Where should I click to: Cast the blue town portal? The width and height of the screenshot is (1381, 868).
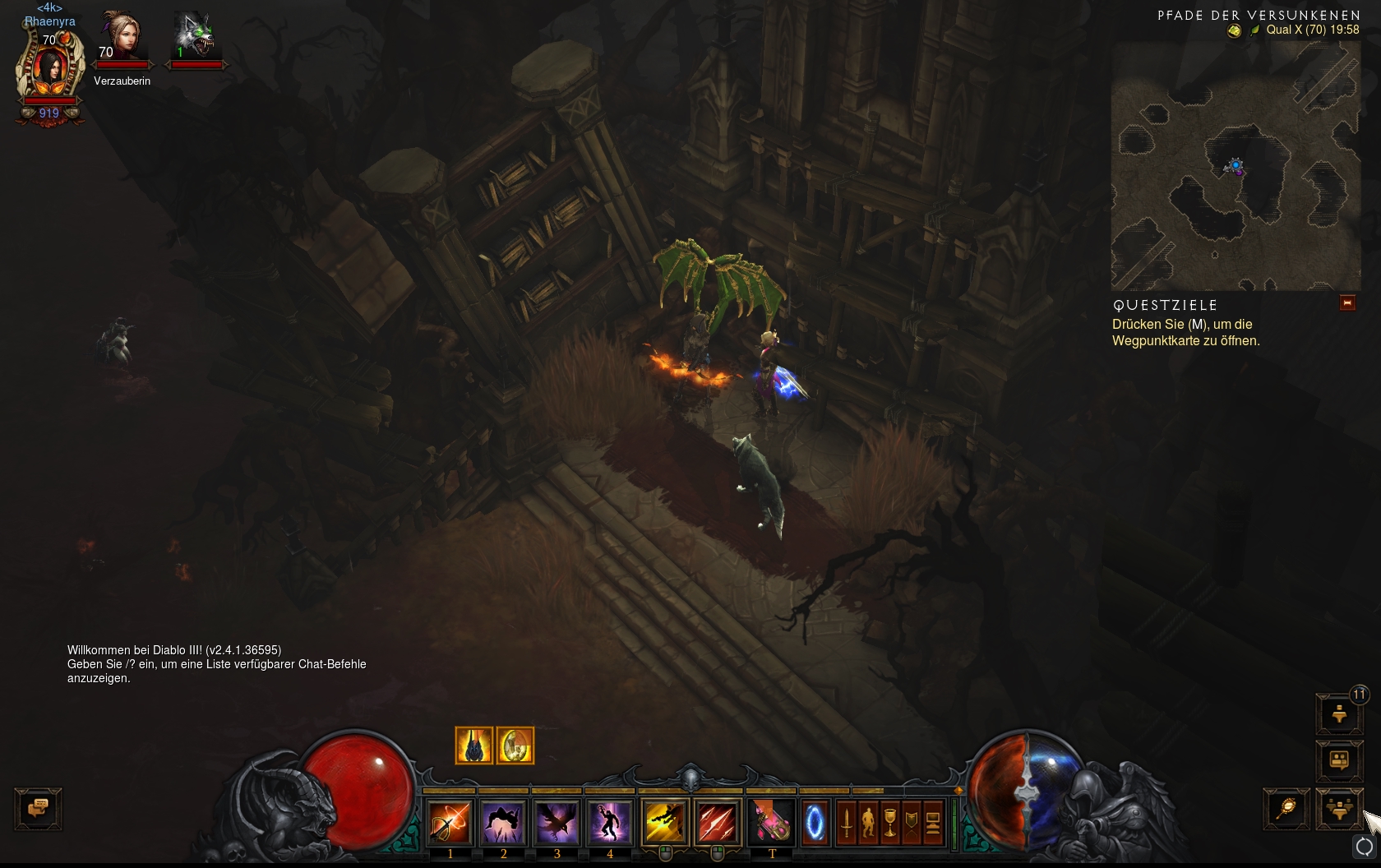point(815,823)
